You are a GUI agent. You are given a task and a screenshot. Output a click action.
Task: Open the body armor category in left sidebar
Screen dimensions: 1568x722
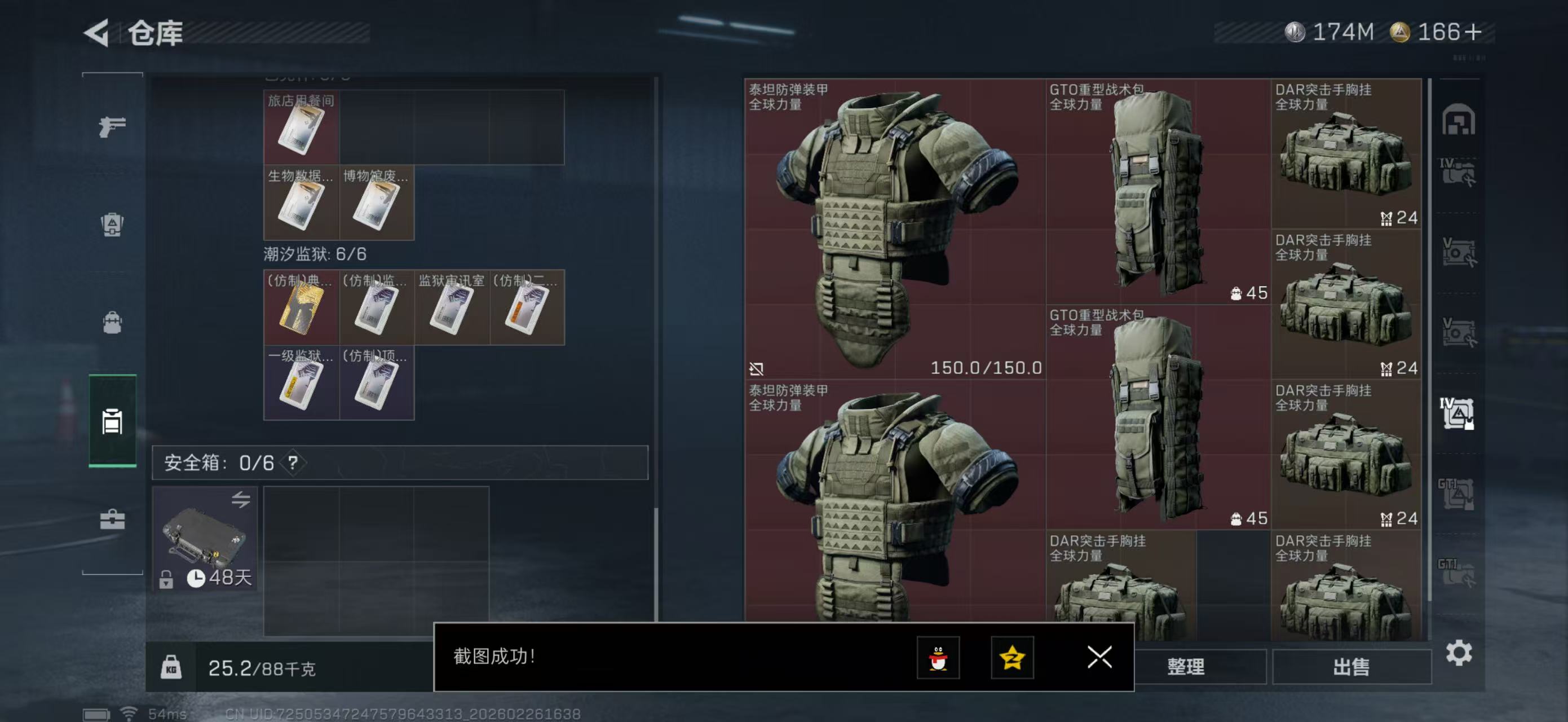[112, 225]
